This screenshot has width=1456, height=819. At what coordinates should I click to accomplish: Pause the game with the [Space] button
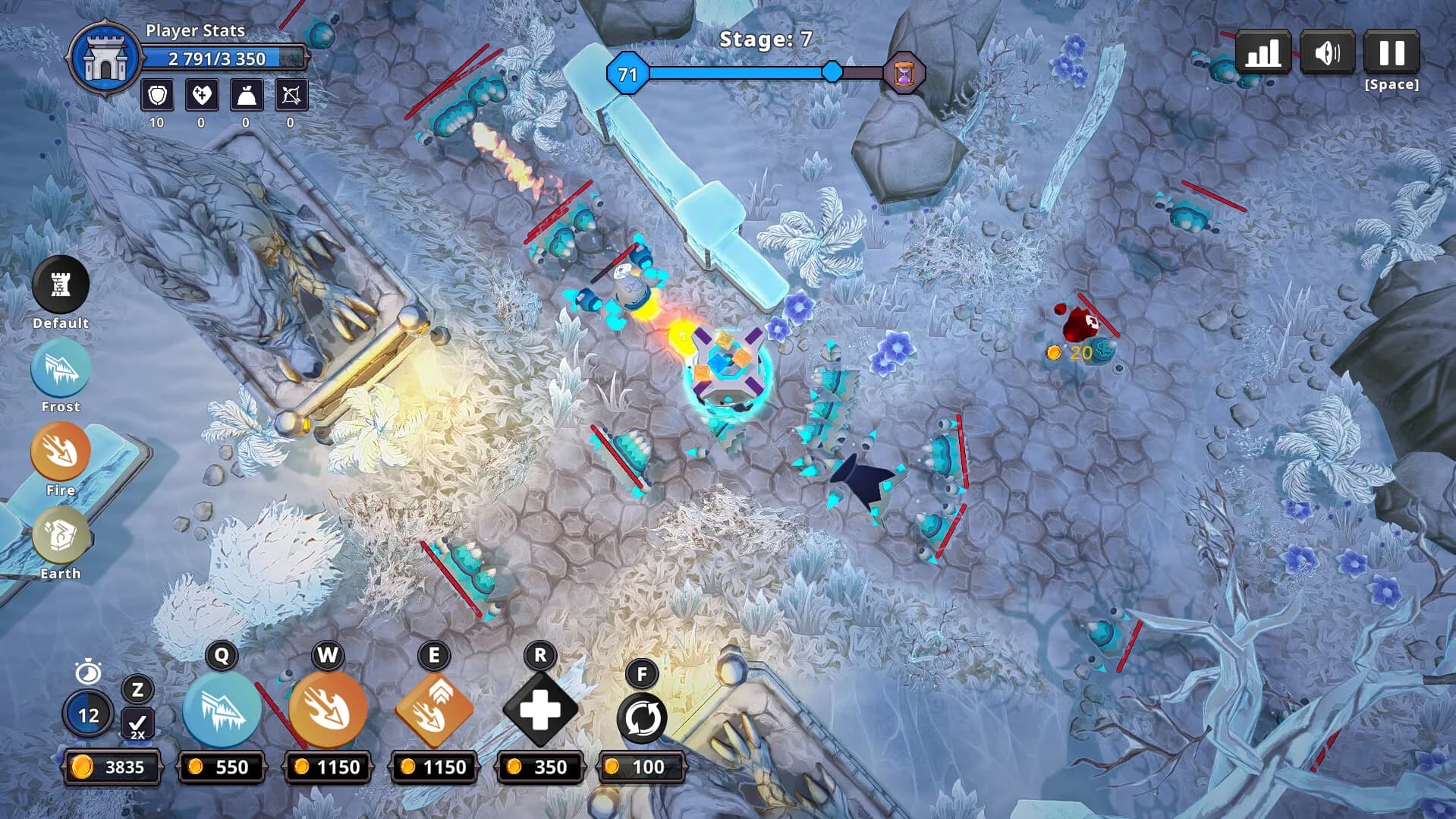pyautogui.click(x=1392, y=53)
